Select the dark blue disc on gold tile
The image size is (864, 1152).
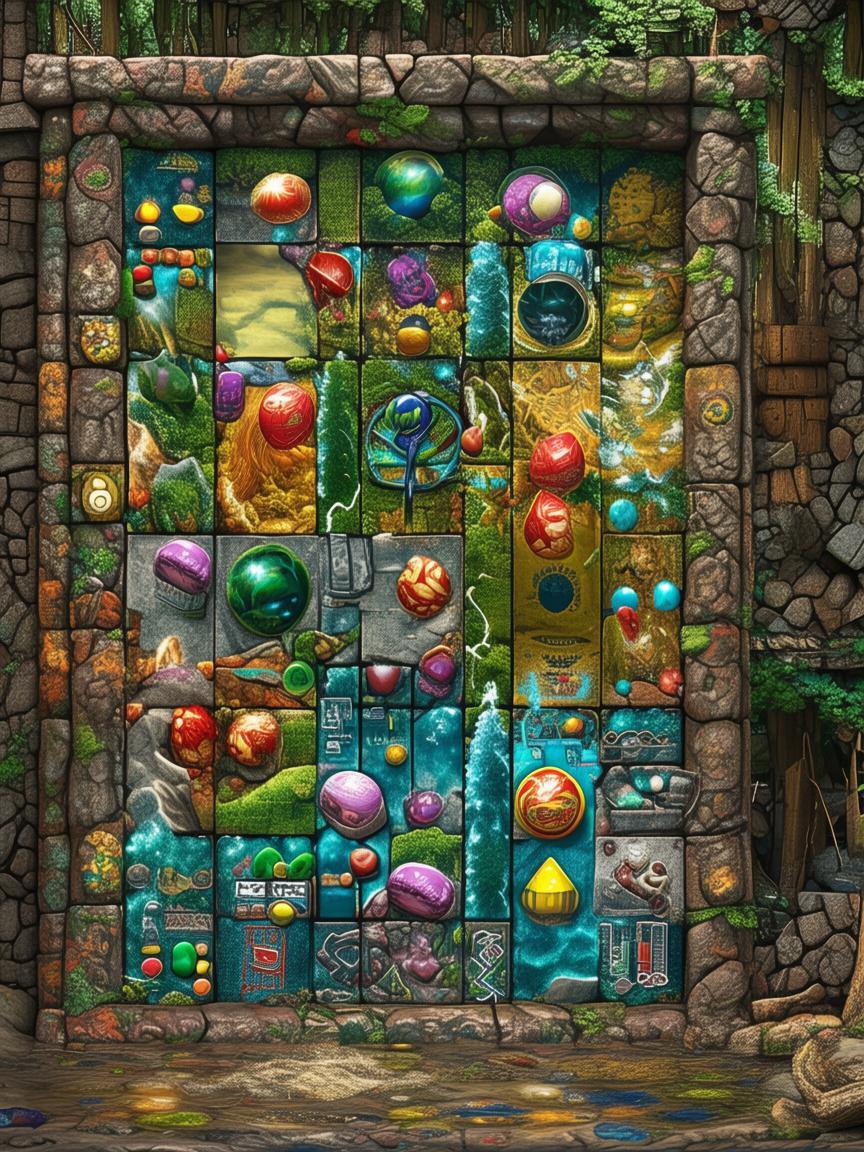click(x=555, y=592)
